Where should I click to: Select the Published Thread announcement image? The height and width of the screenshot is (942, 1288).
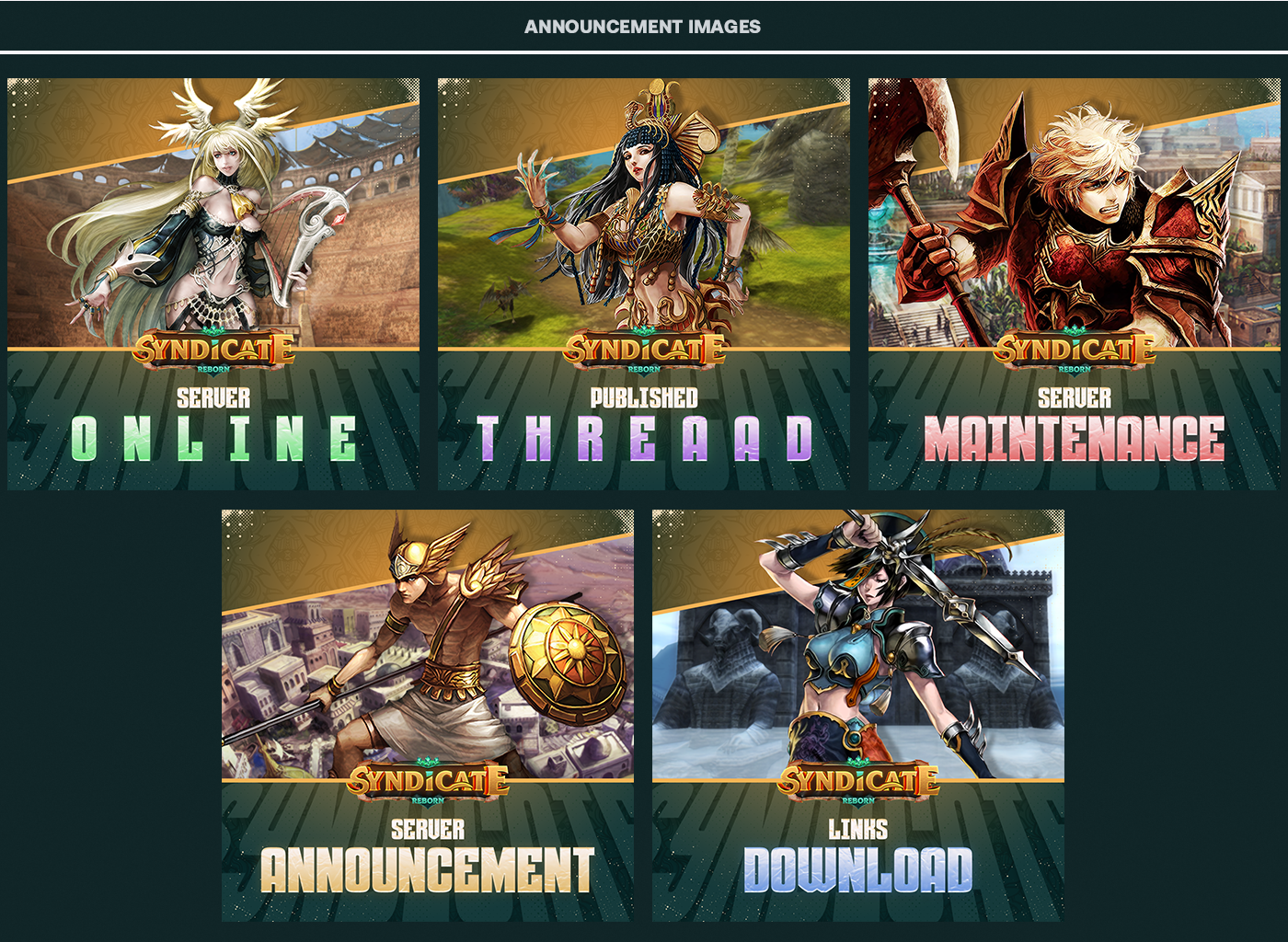[643, 283]
